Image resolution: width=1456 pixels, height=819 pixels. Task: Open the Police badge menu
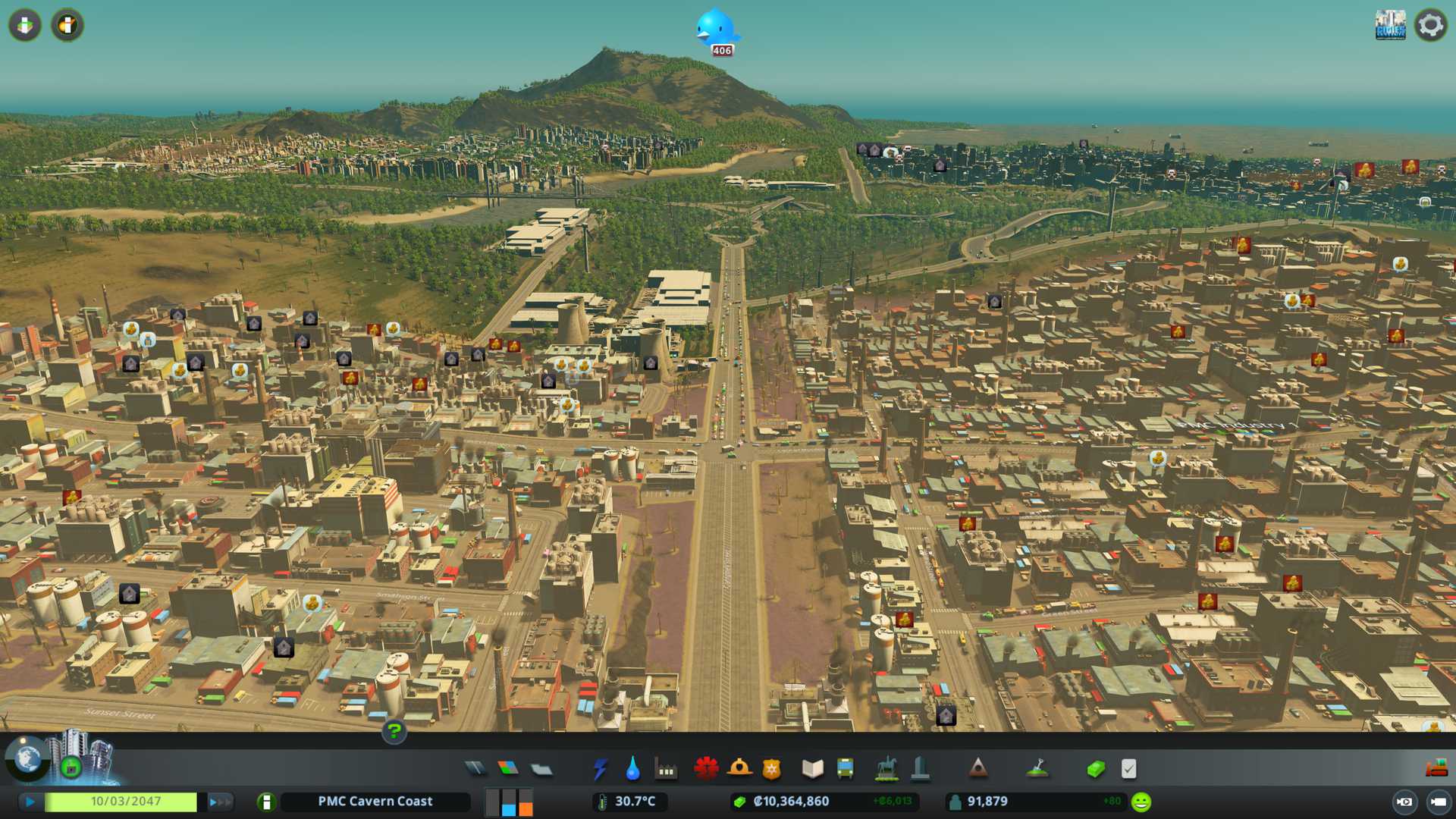coord(771,769)
